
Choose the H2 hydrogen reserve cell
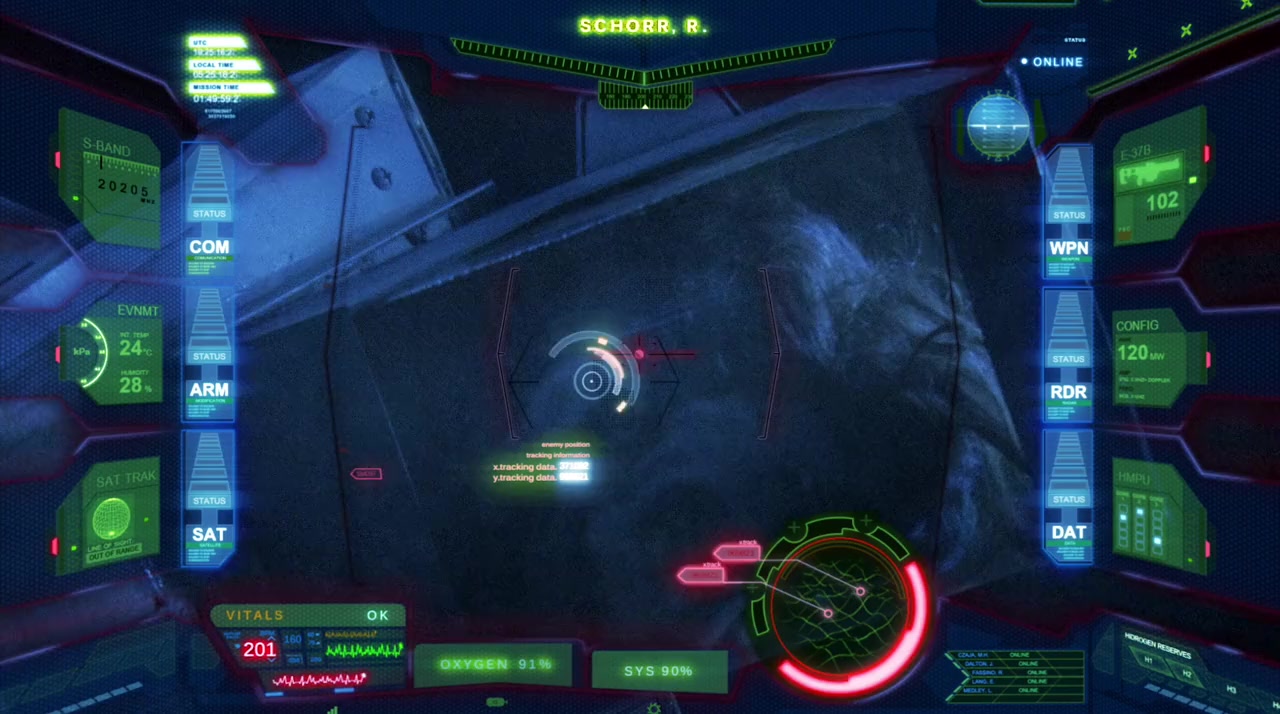point(1186,674)
